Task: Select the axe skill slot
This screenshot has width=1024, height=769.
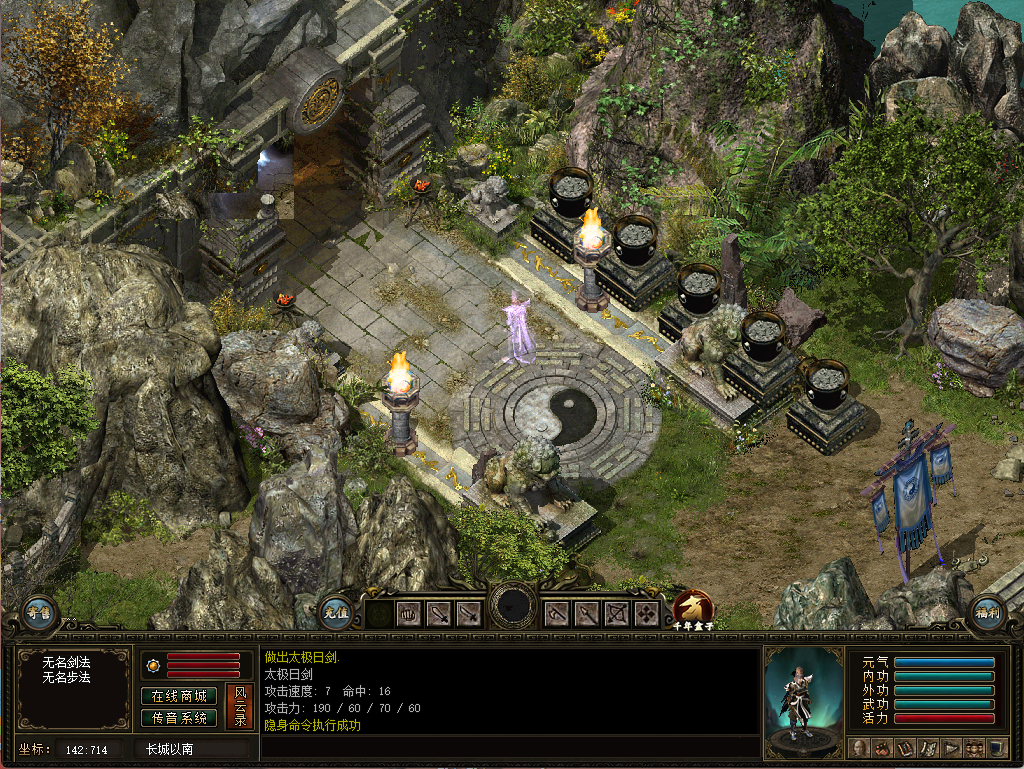Action: pyautogui.click(x=557, y=613)
